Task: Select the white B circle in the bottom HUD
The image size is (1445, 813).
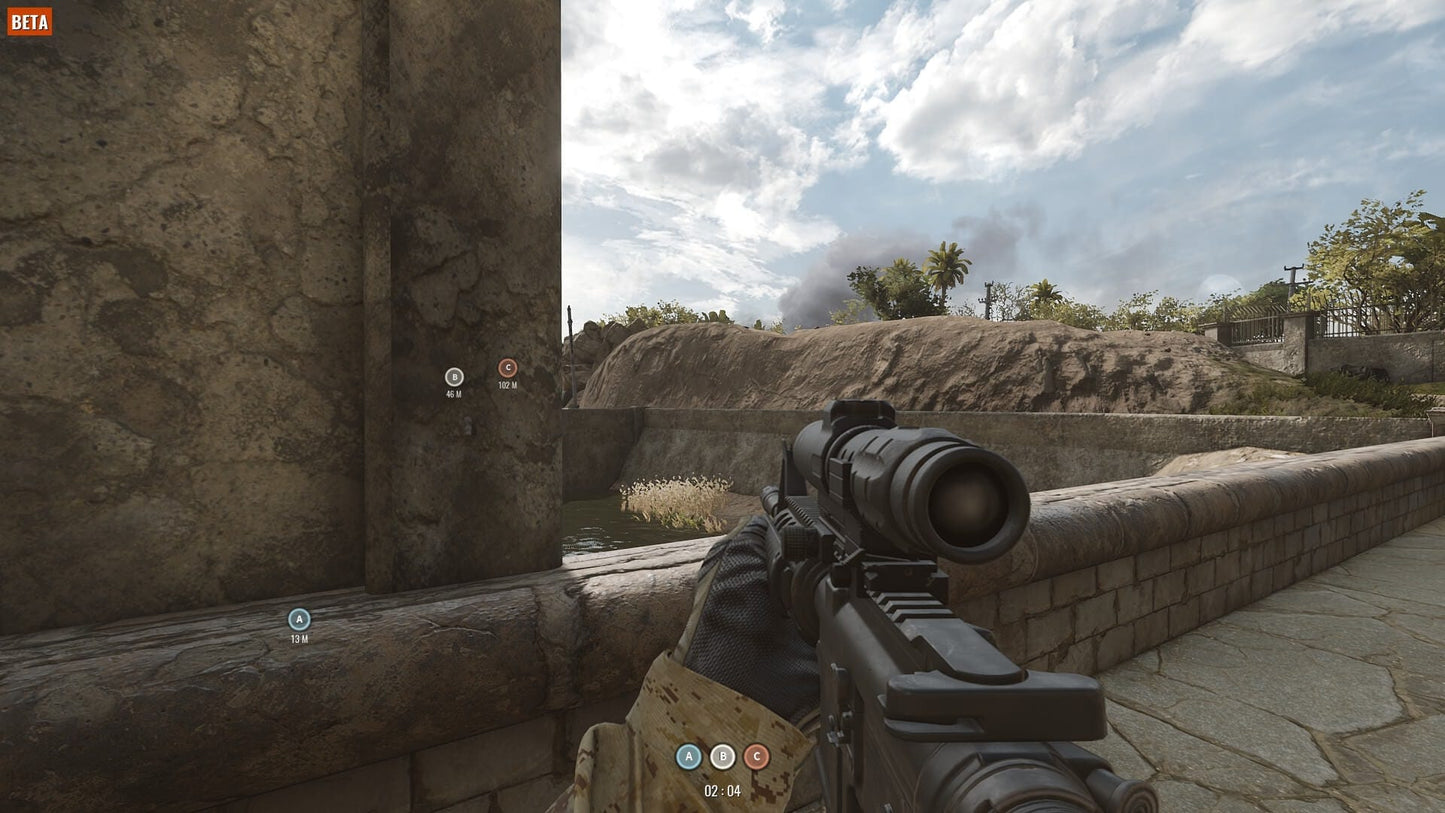Action: (x=722, y=757)
